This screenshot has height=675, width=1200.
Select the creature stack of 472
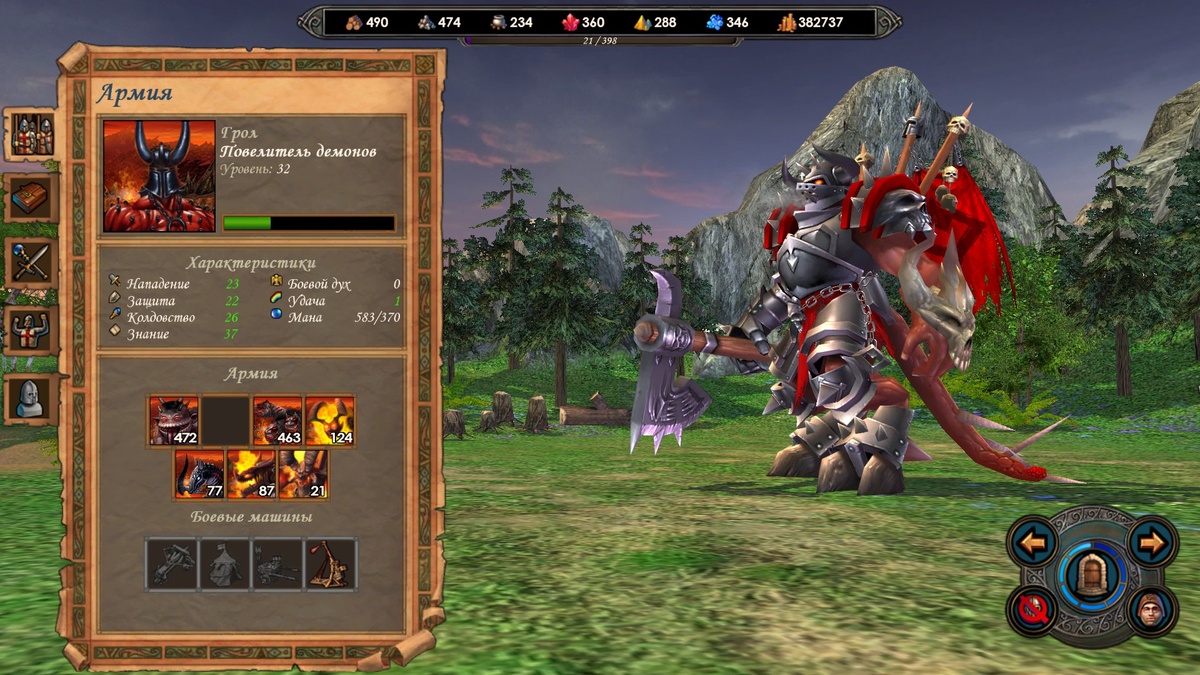point(174,420)
